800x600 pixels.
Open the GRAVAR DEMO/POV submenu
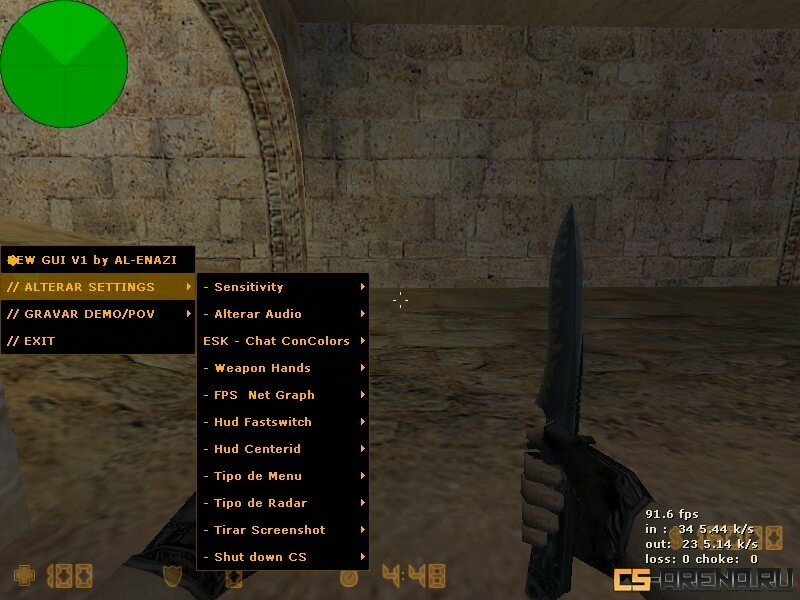98,314
